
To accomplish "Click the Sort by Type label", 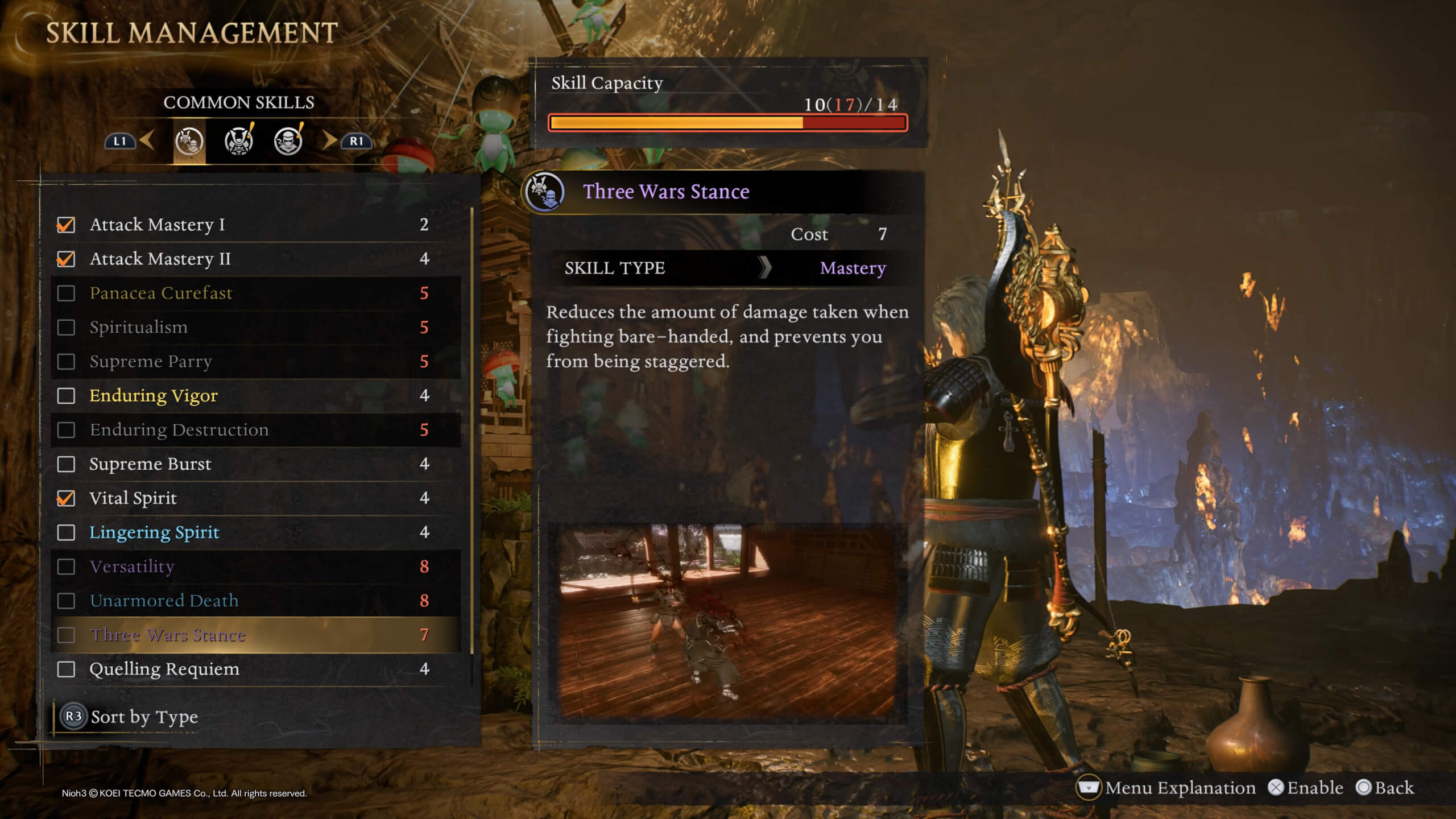I will [145, 717].
